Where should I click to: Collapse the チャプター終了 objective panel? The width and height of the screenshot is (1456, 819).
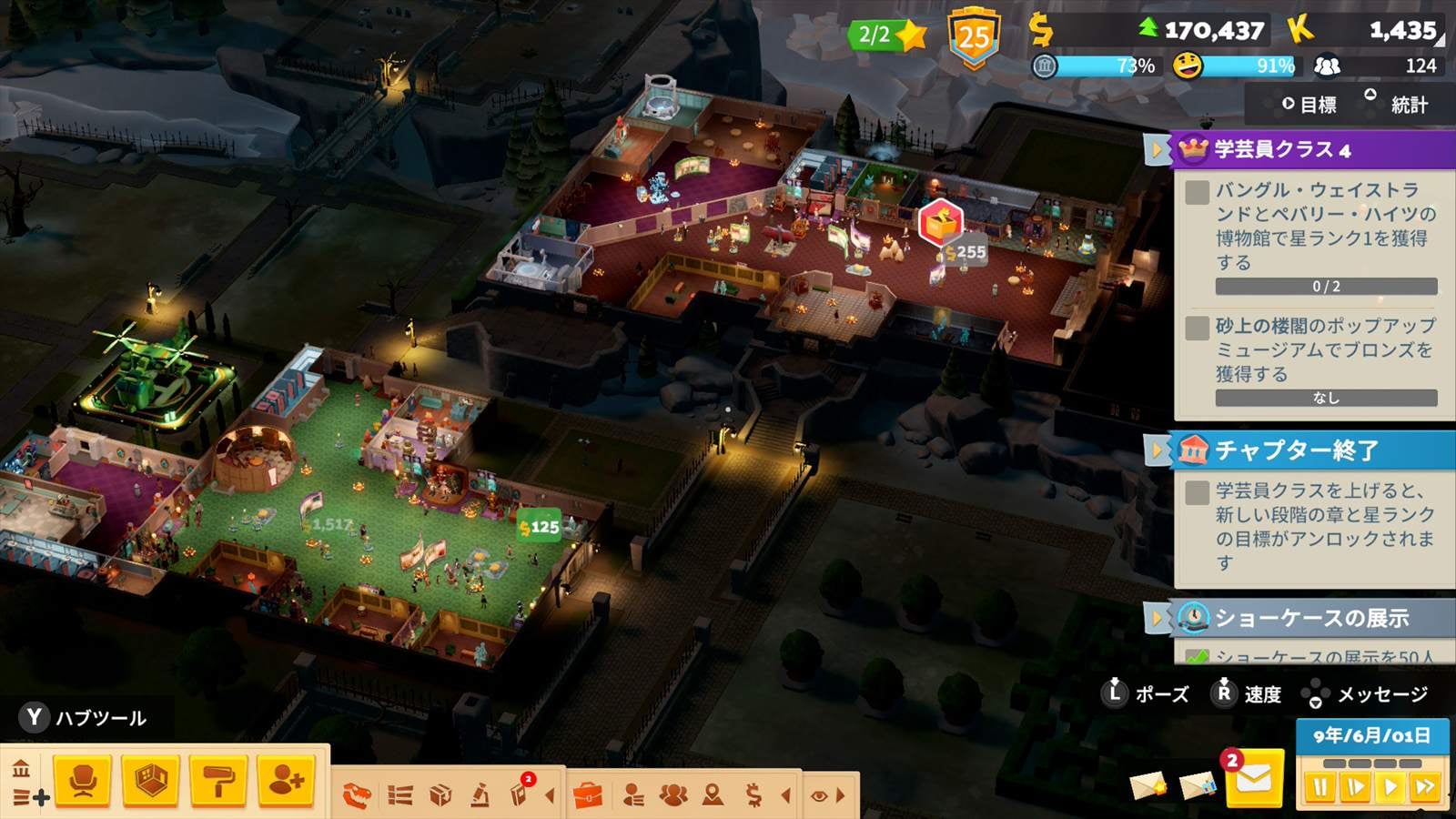pos(1157,450)
